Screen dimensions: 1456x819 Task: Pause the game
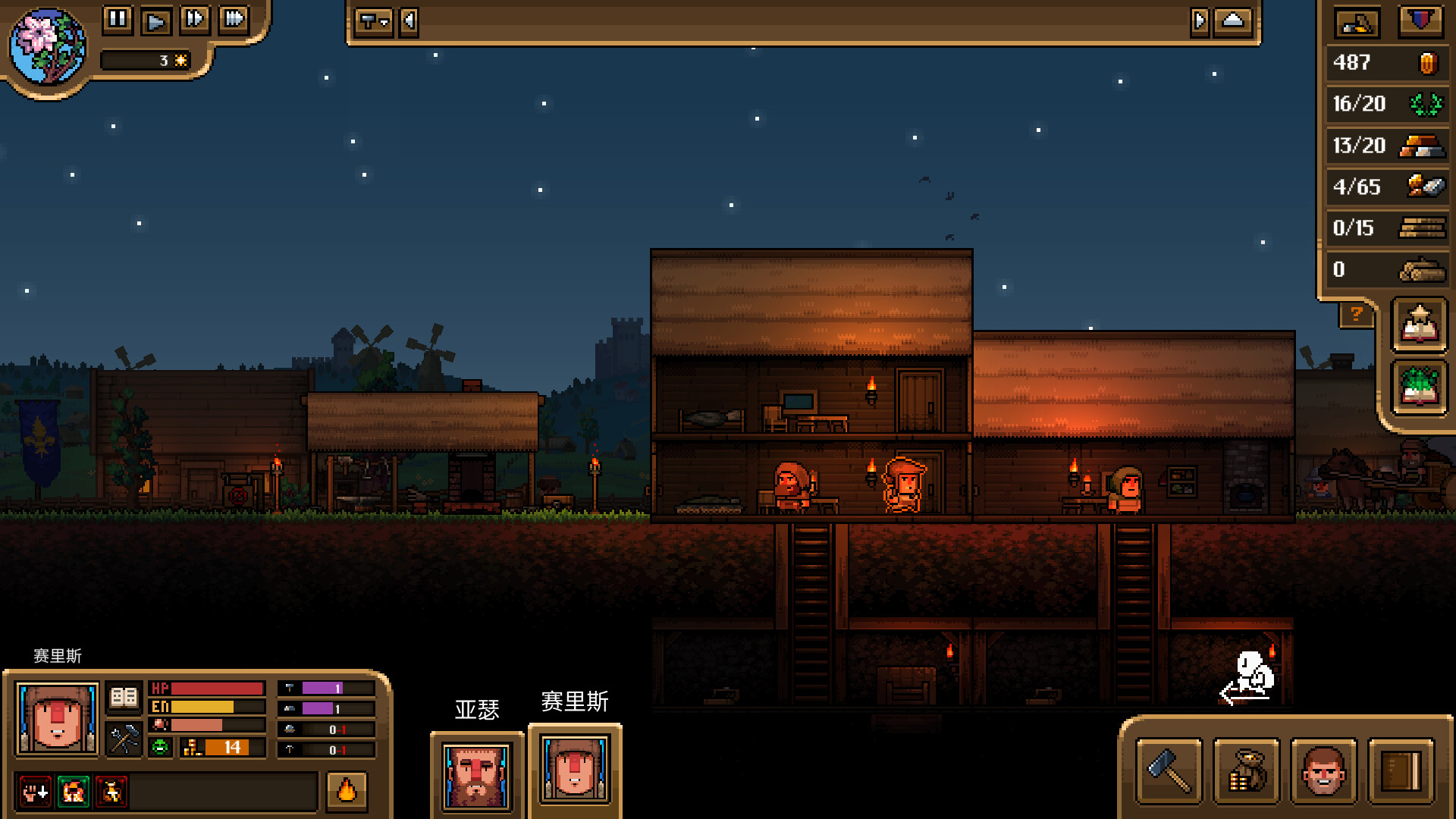[118, 19]
